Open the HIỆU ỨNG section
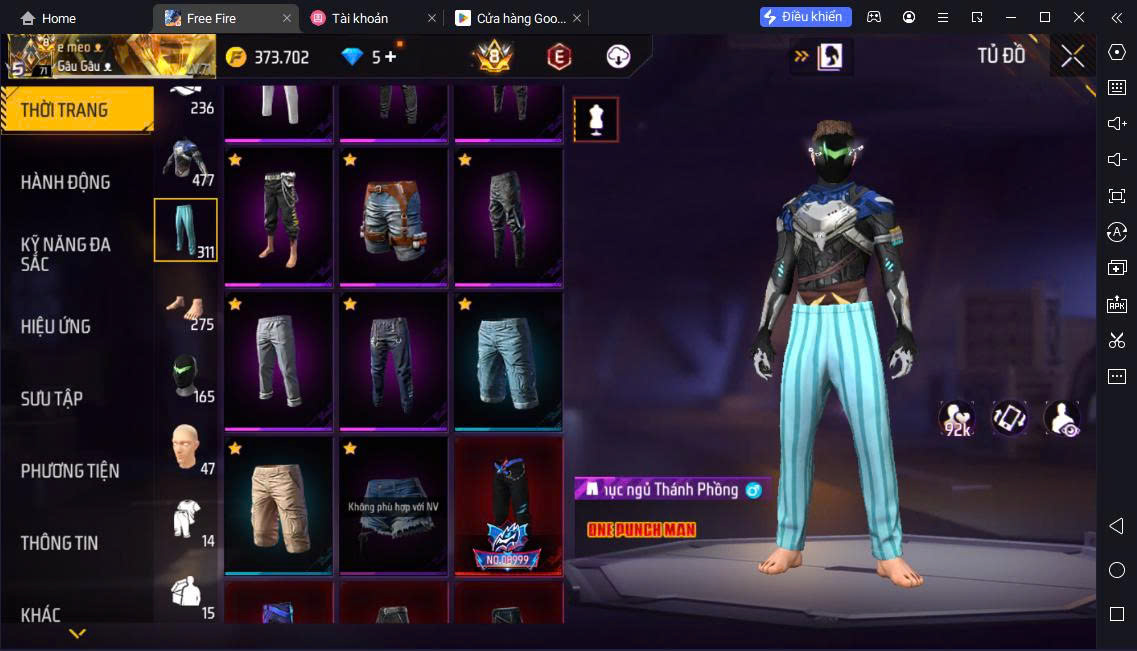Viewport: 1137px width, 651px height. tap(56, 326)
